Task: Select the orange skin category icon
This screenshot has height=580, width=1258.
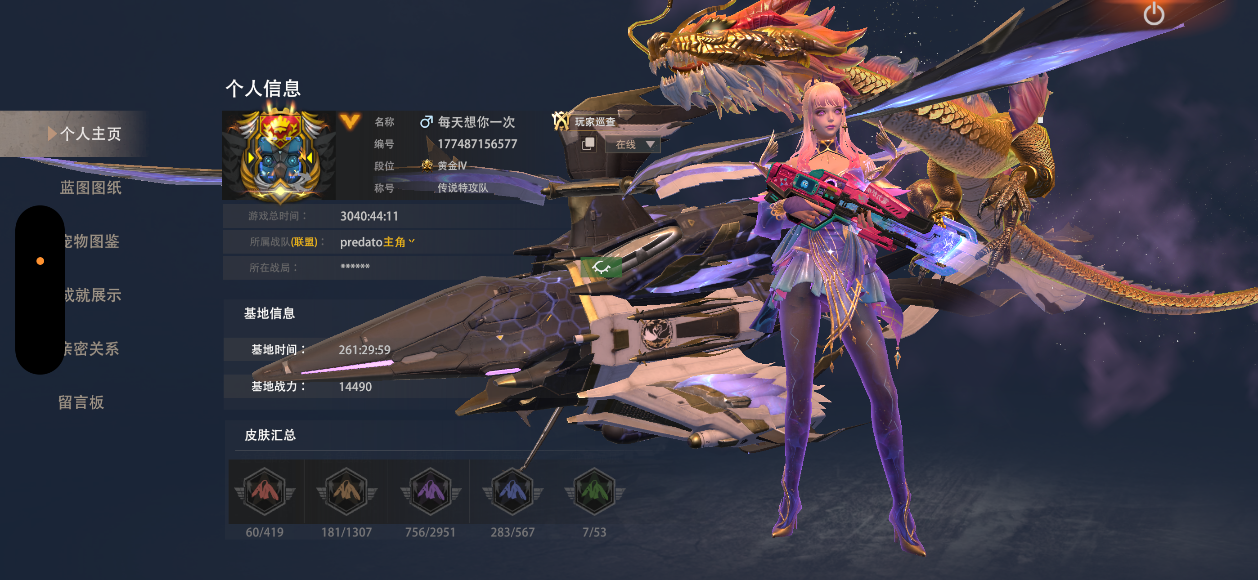Action: pyautogui.click(x=347, y=491)
